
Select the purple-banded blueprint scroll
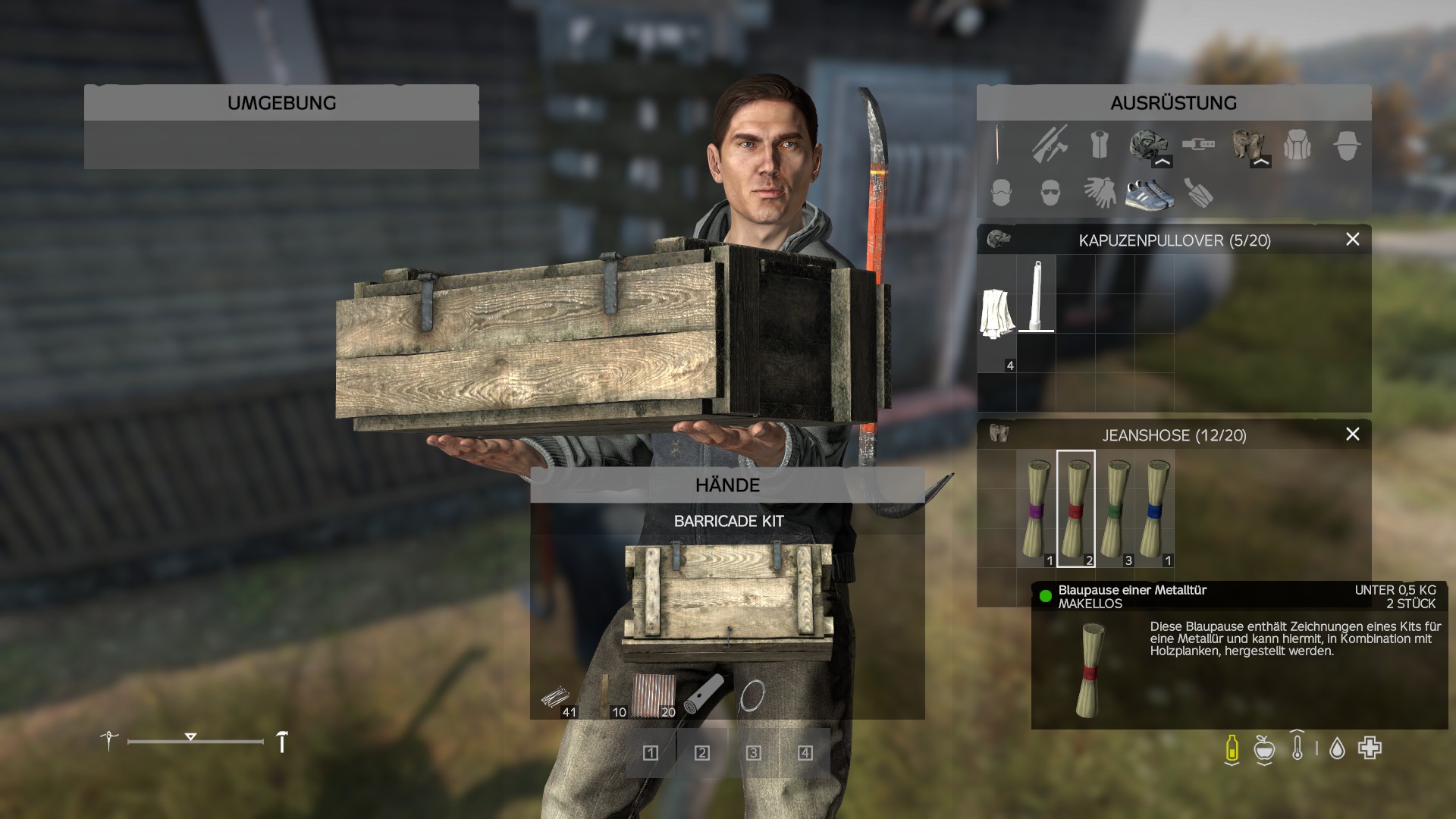(1036, 508)
